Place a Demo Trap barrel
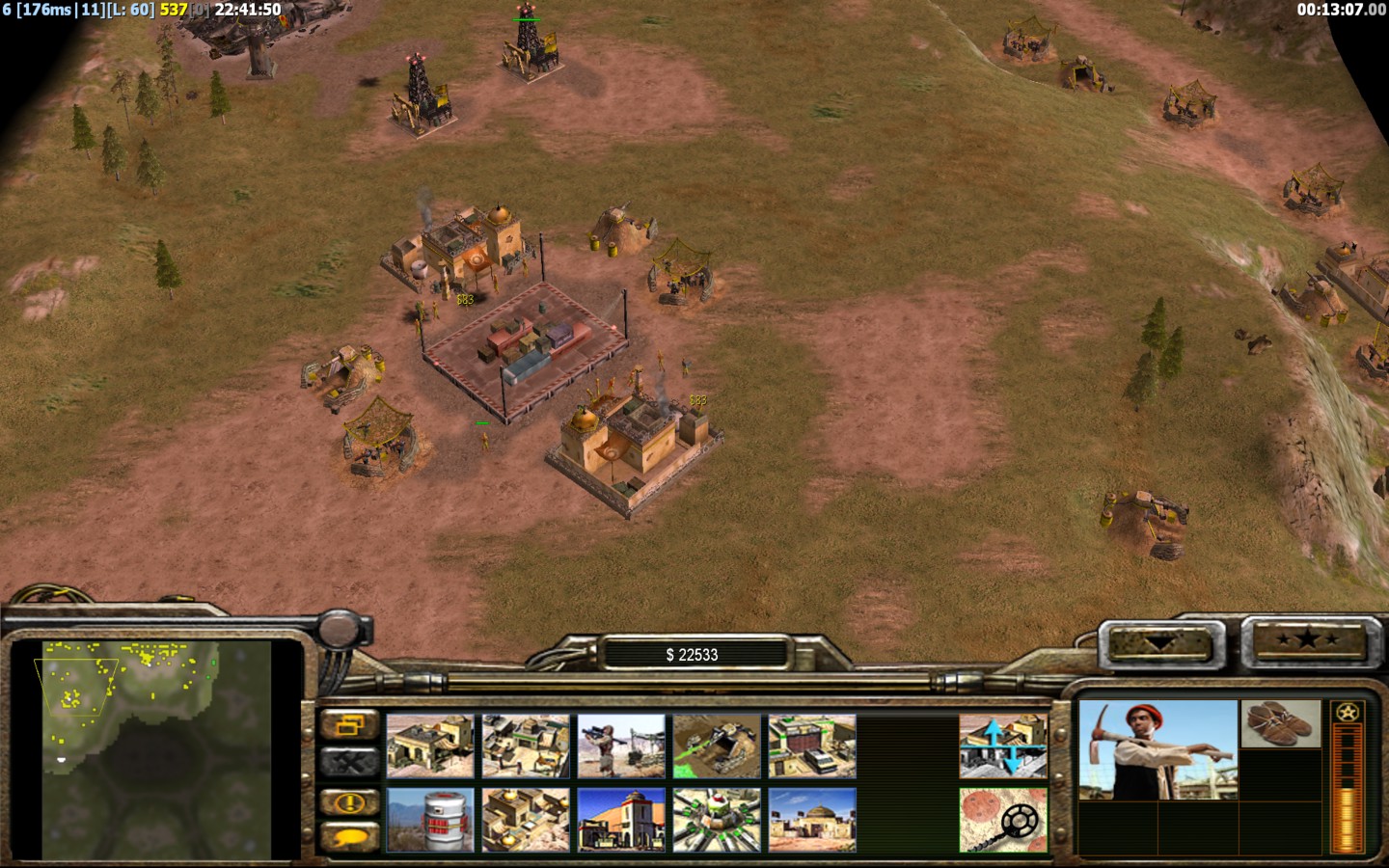 click(x=430, y=820)
